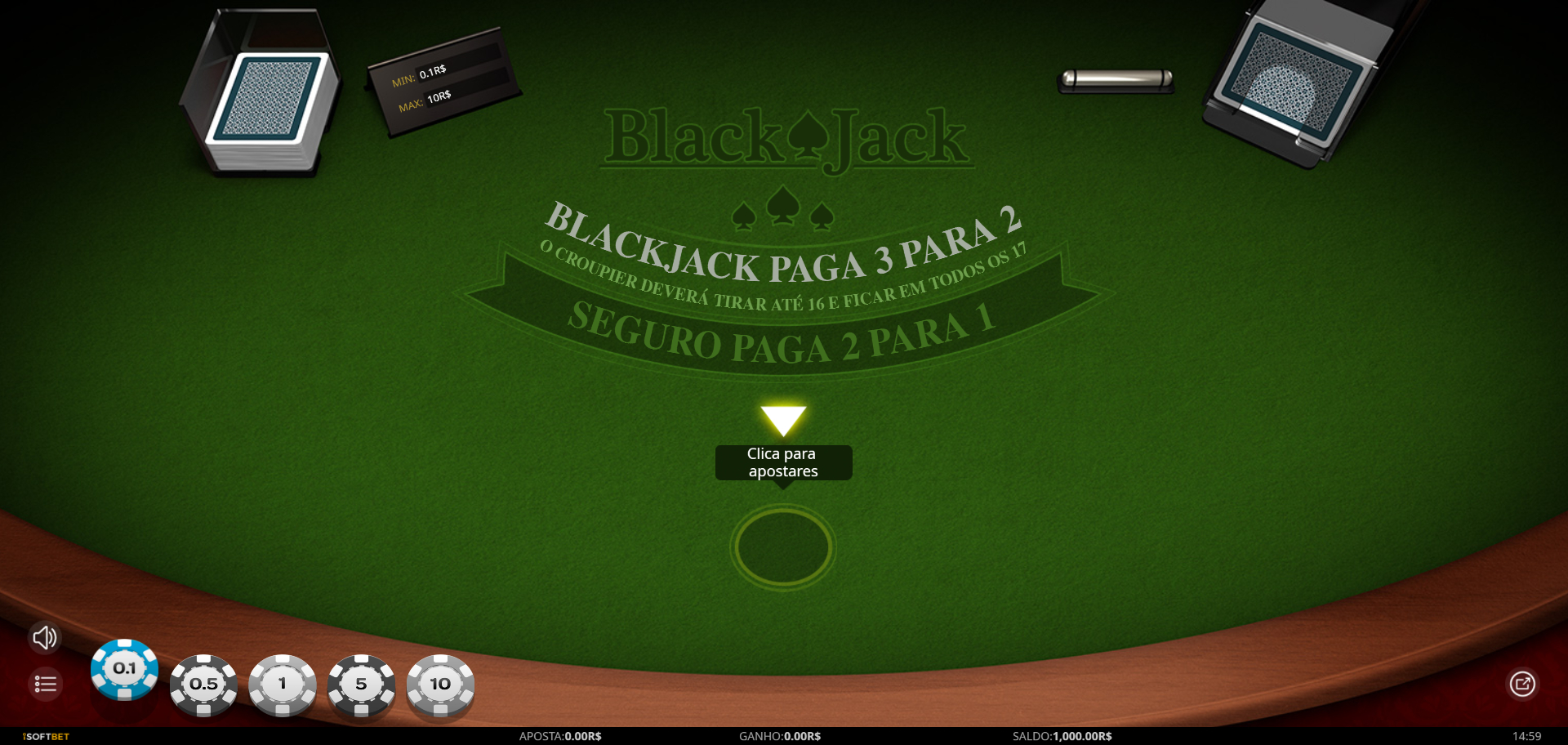Place a bet on the betting circle
The height and width of the screenshot is (745, 1568).
coord(783,546)
